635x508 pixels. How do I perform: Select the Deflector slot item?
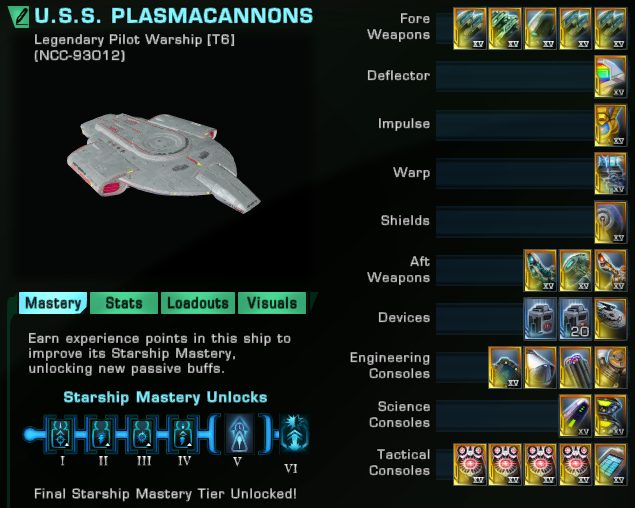pos(610,75)
